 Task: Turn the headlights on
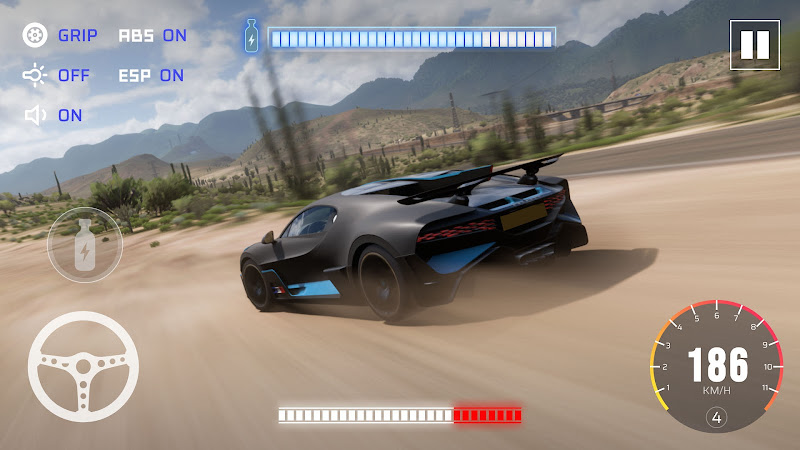click(57, 75)
